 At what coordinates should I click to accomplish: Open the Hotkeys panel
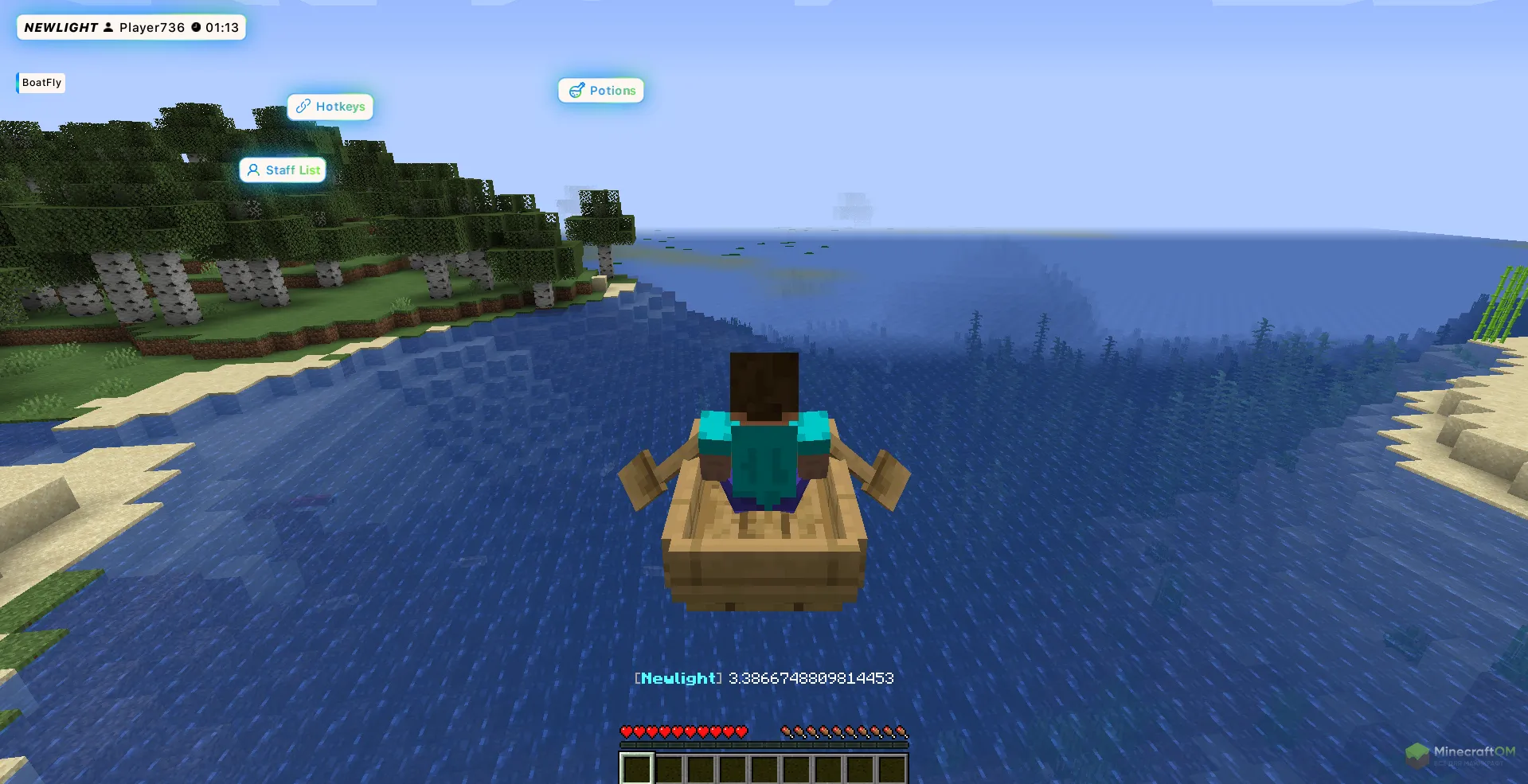click(x=330, y=107)
